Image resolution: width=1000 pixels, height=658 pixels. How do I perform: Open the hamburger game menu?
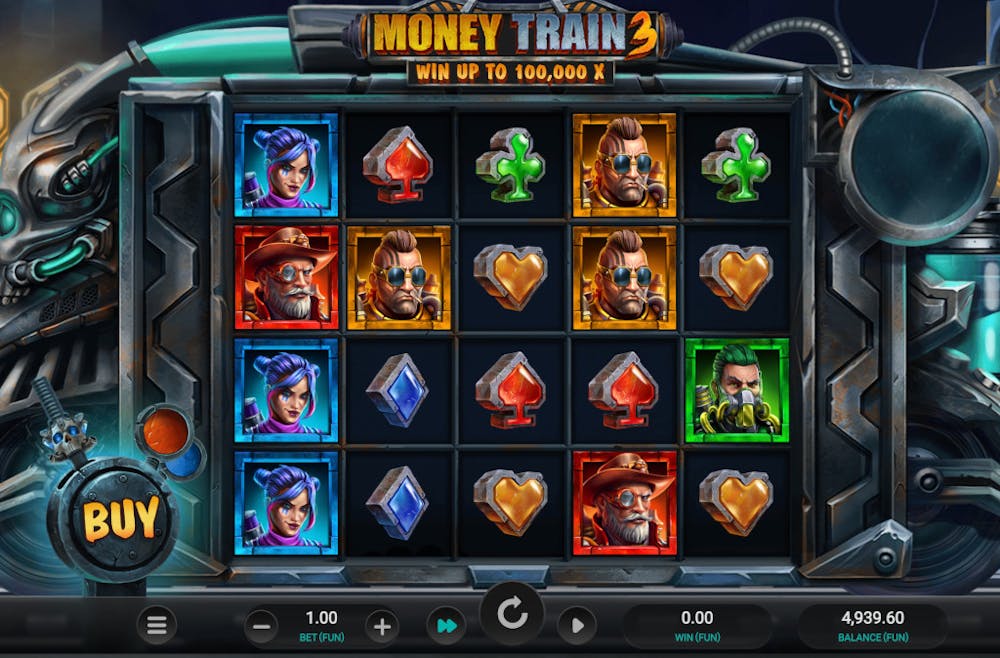[x=157, y=626]
